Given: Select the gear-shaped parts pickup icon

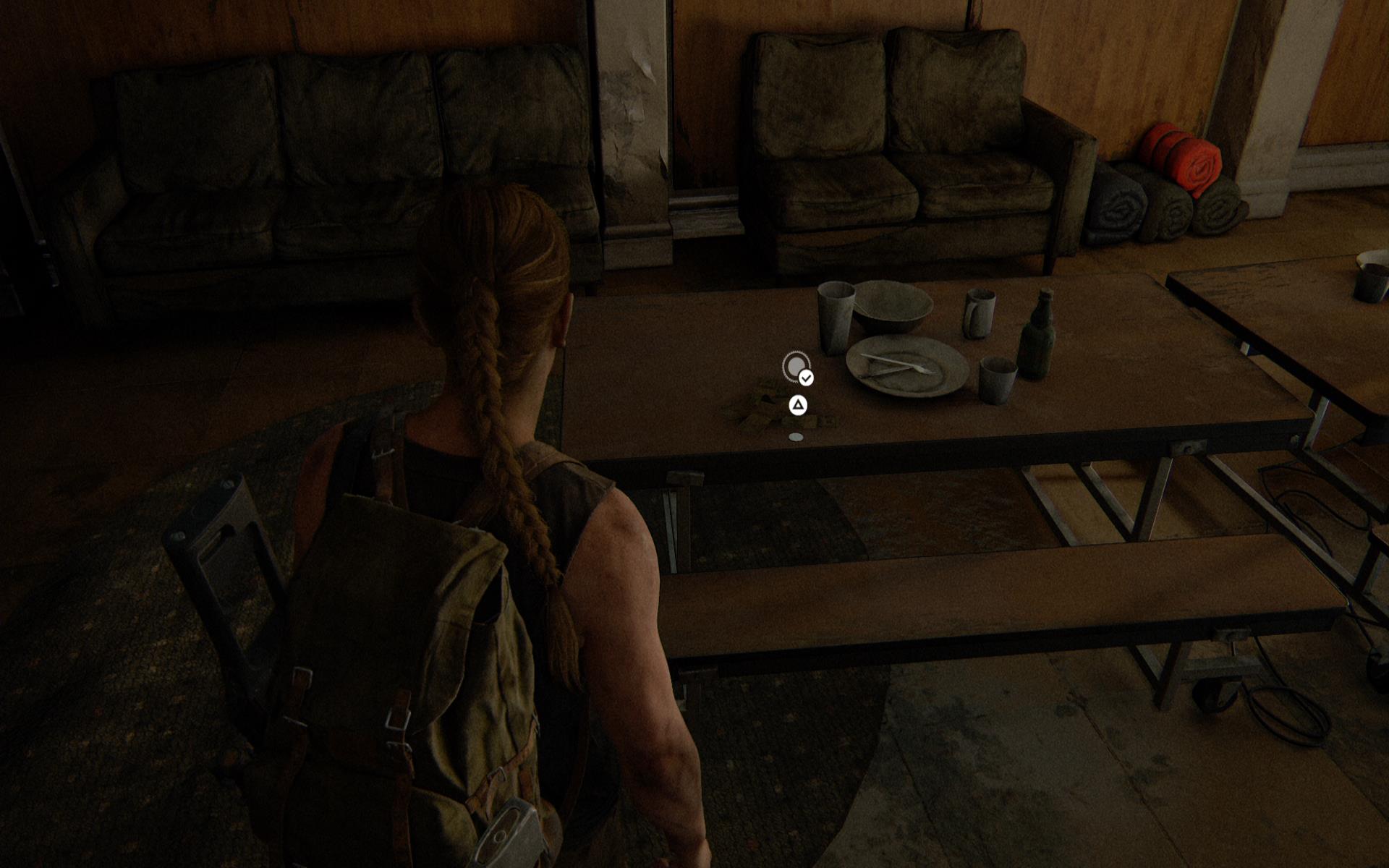Looking at the screenshot, I should tap(796, 367).
